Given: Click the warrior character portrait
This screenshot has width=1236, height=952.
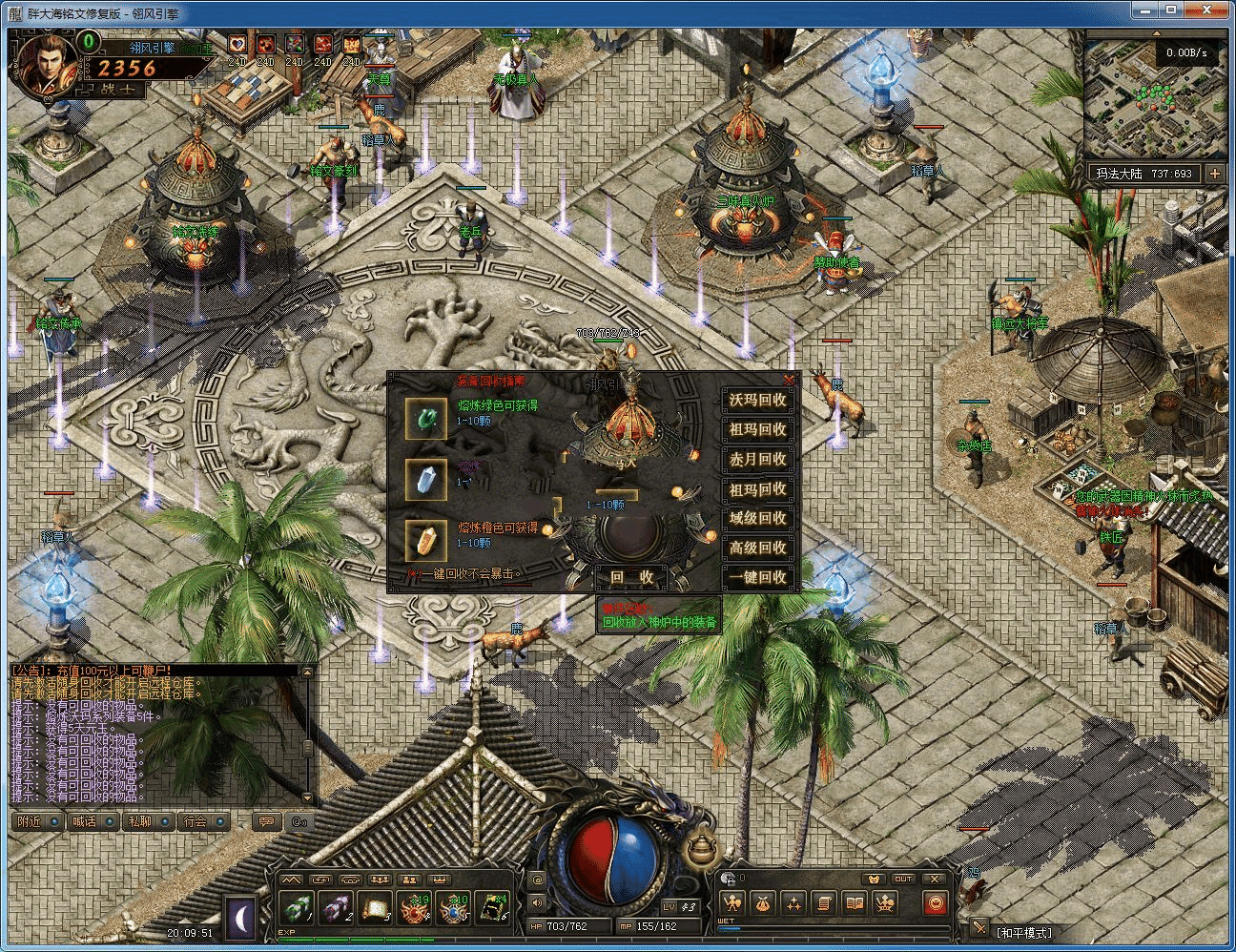Looking at the screenshot, I should pos(46,65).
